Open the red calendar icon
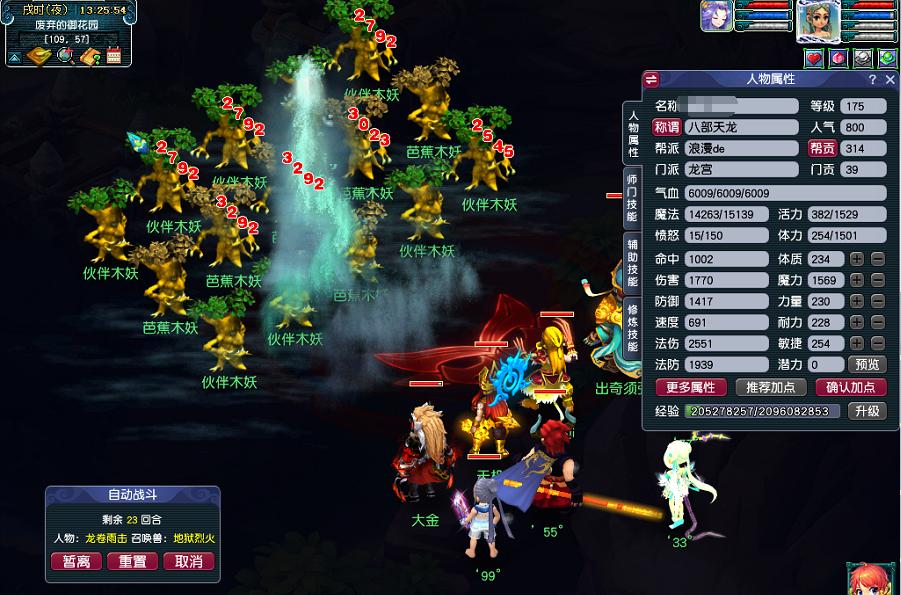The width and height of the screenshot is (901, 595). point(113,56)
